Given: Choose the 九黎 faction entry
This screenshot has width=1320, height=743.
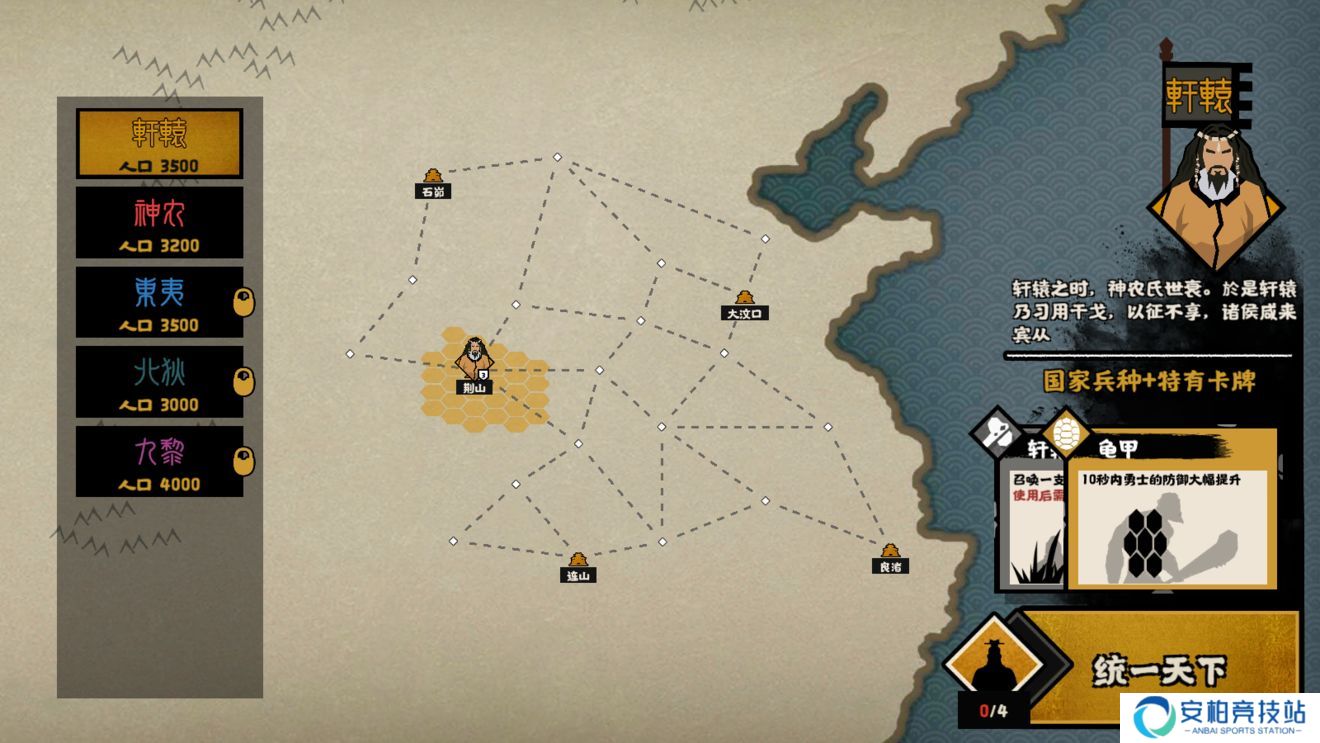Looking at the screenshot, I should (x=160, y=462).
